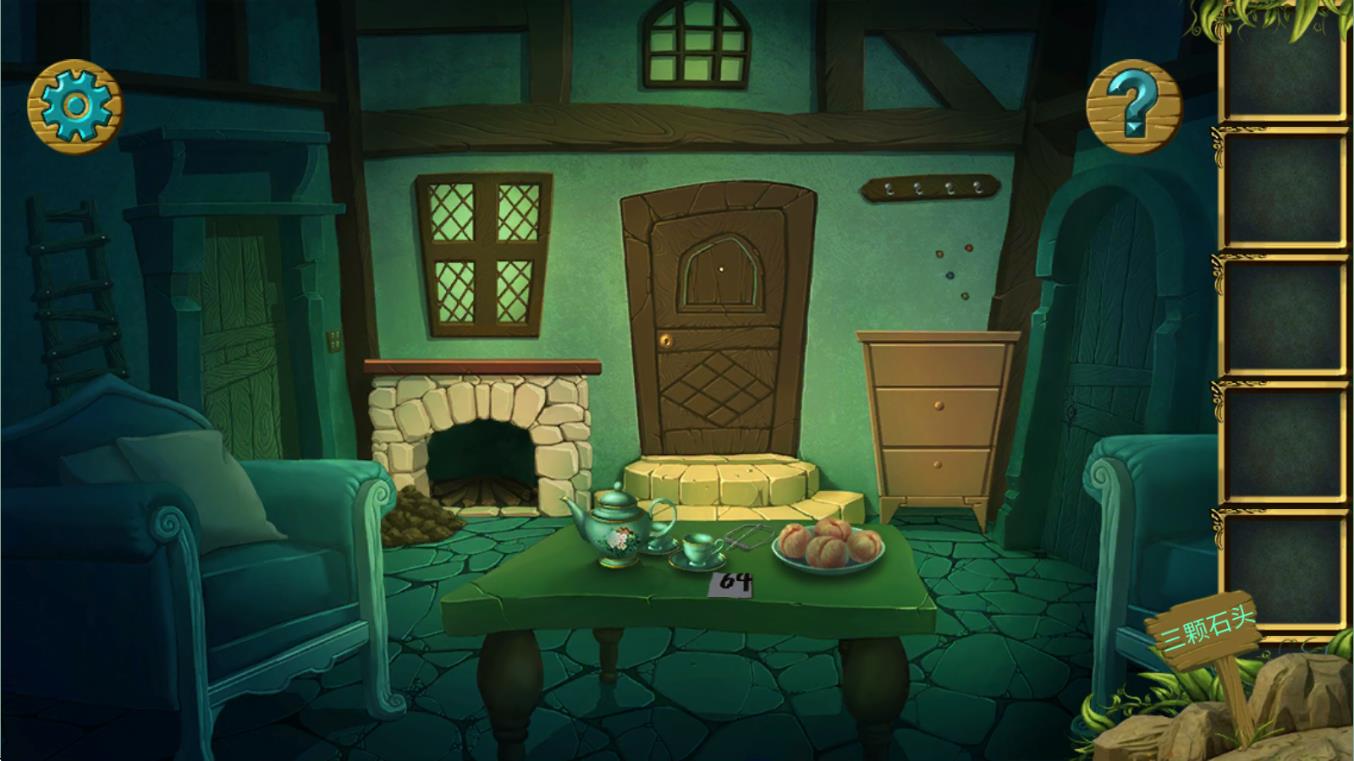The image size is (1354, 761).
Task: Open the gear settings menu
Action: click(x=75, y=107)
